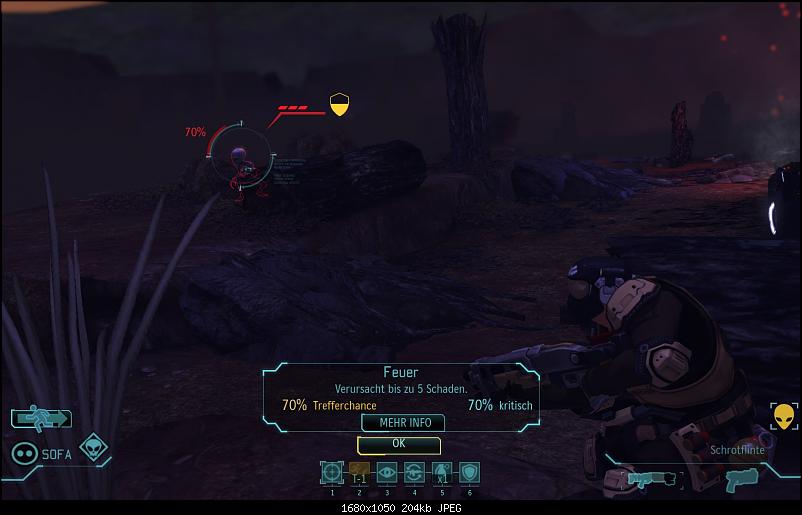Viewport: 802px width, 515px height.
Task: Open MEHR INFO for shot details
Action: (x=398, y=423)
